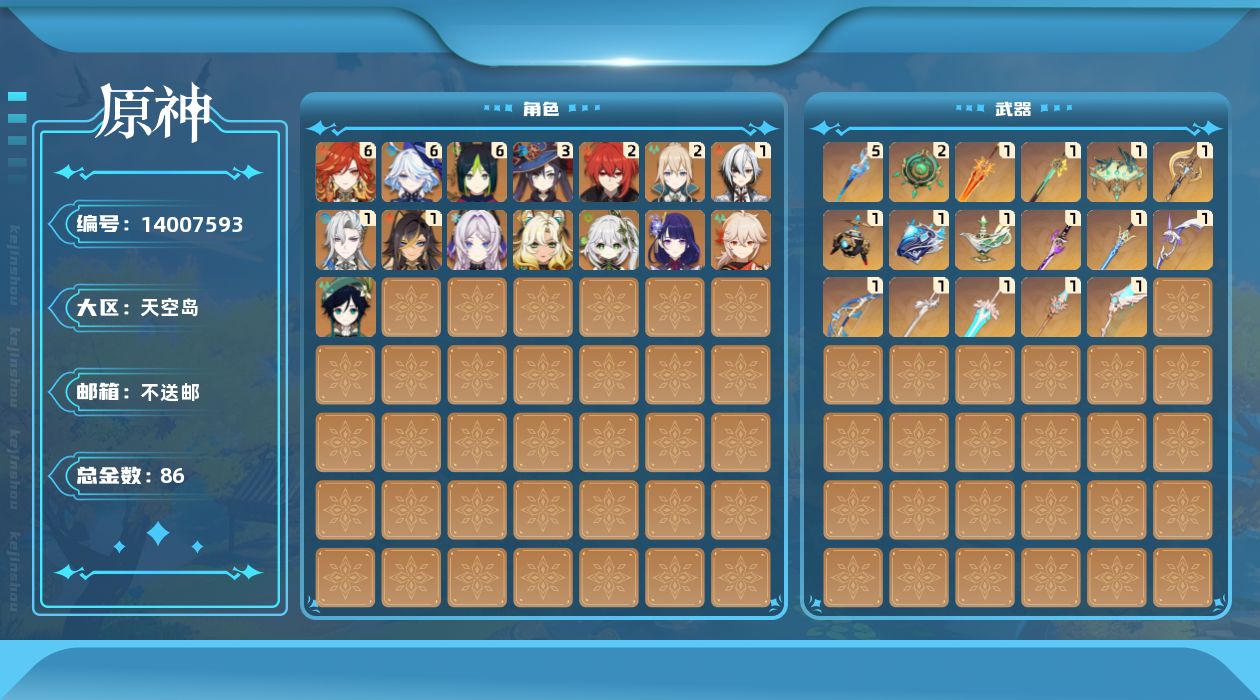Viewport: 1260px width, 700px height.
Task: Select the green lamp catalyst weapon
Action: pyautogui.click(x=985, y=240)
